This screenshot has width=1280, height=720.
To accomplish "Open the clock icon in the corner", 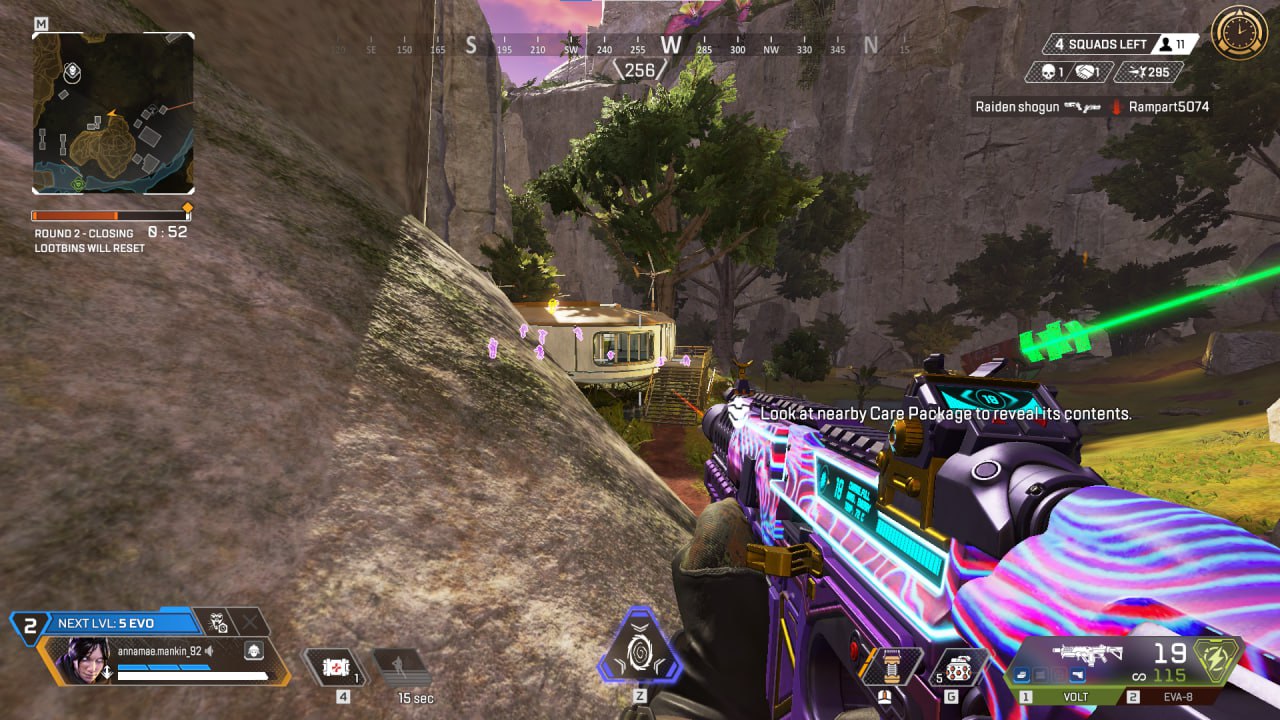I will (1239, 33).
